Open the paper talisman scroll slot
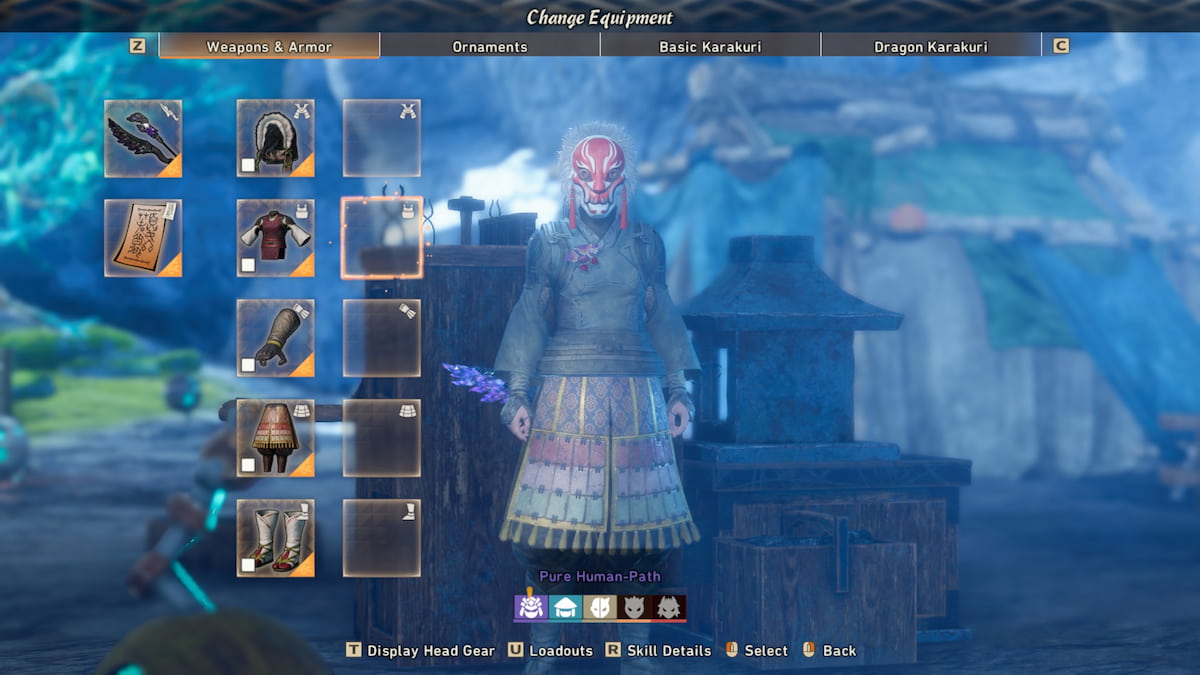 coord(143,238)
